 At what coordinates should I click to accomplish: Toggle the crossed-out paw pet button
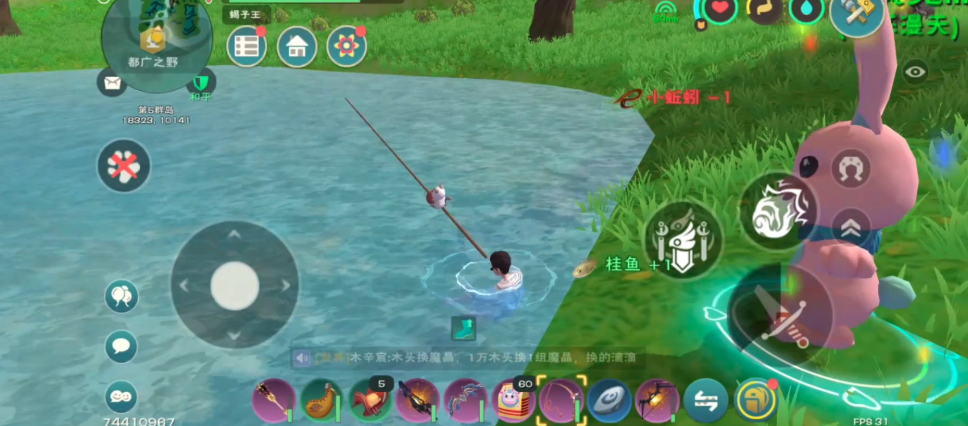point(124,166)
